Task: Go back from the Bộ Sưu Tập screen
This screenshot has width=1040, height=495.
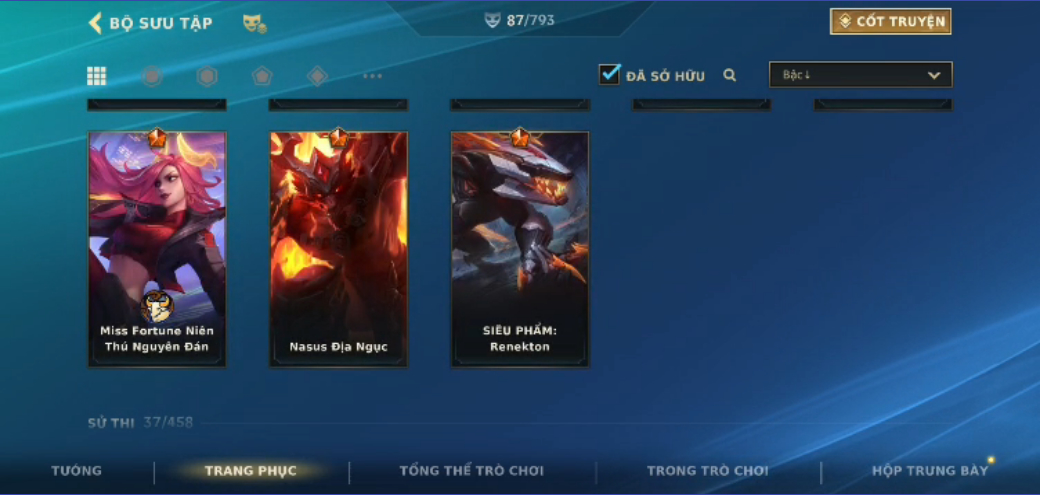Action: [x=96, y=23]
